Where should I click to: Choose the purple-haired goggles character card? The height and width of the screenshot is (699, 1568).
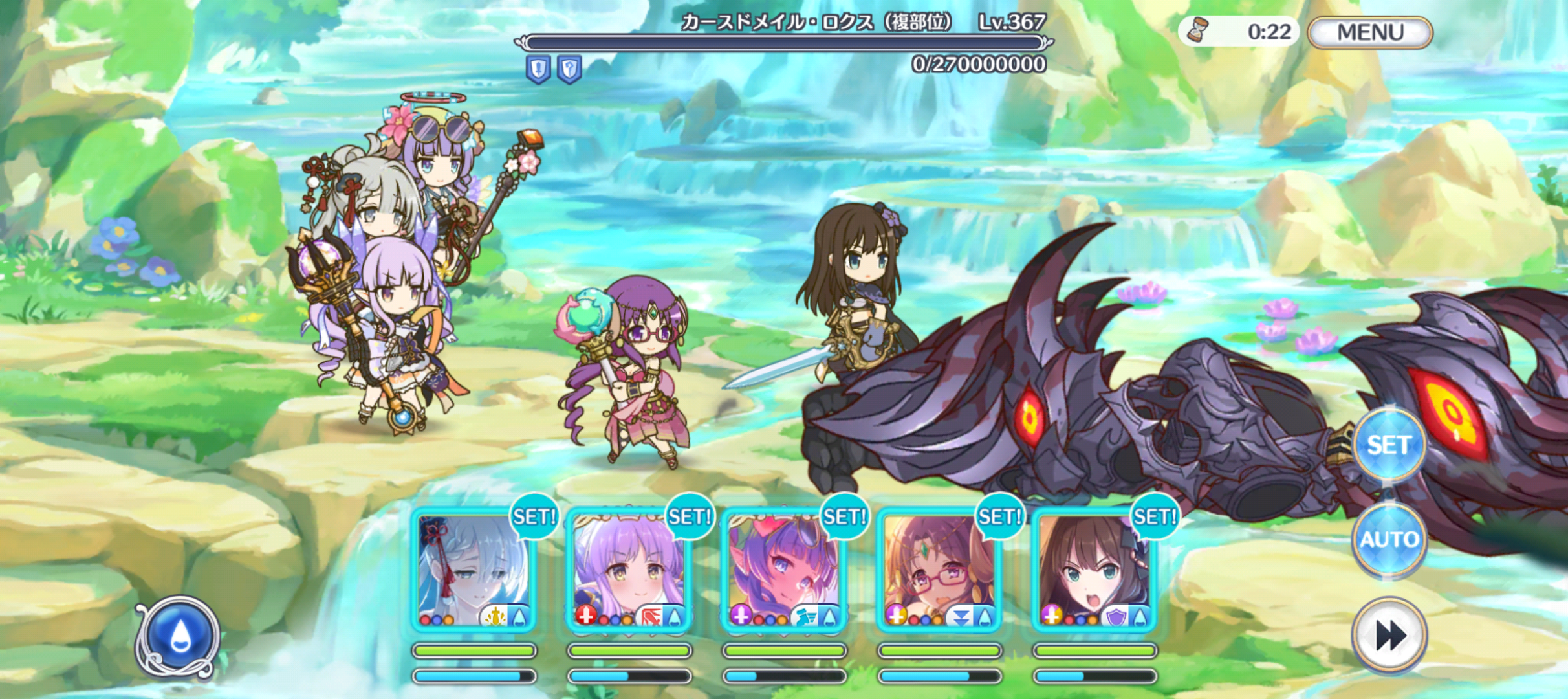point(784,571)
